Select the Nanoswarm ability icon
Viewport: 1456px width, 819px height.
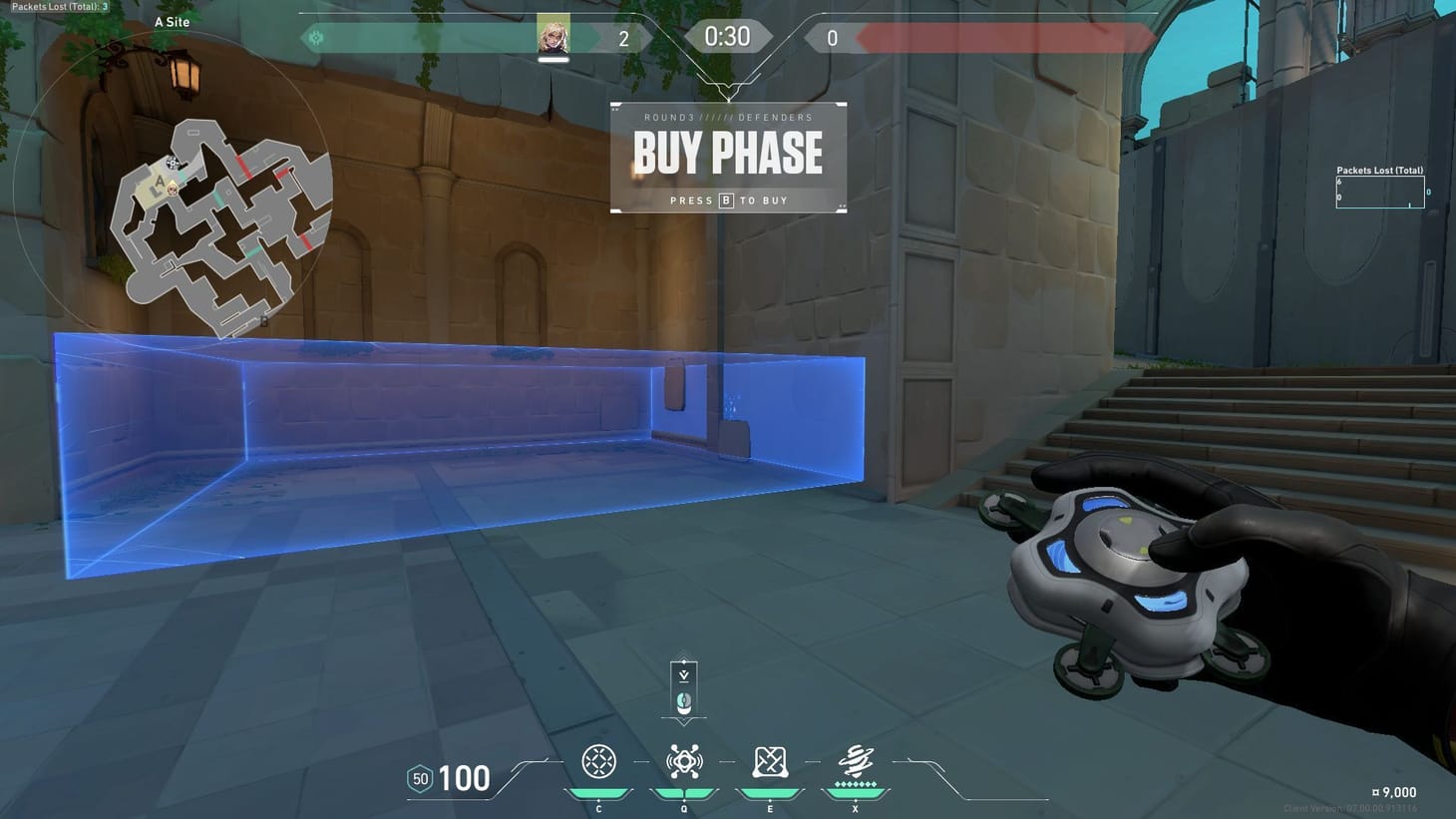pyautogui.click(x=598, y=761)
